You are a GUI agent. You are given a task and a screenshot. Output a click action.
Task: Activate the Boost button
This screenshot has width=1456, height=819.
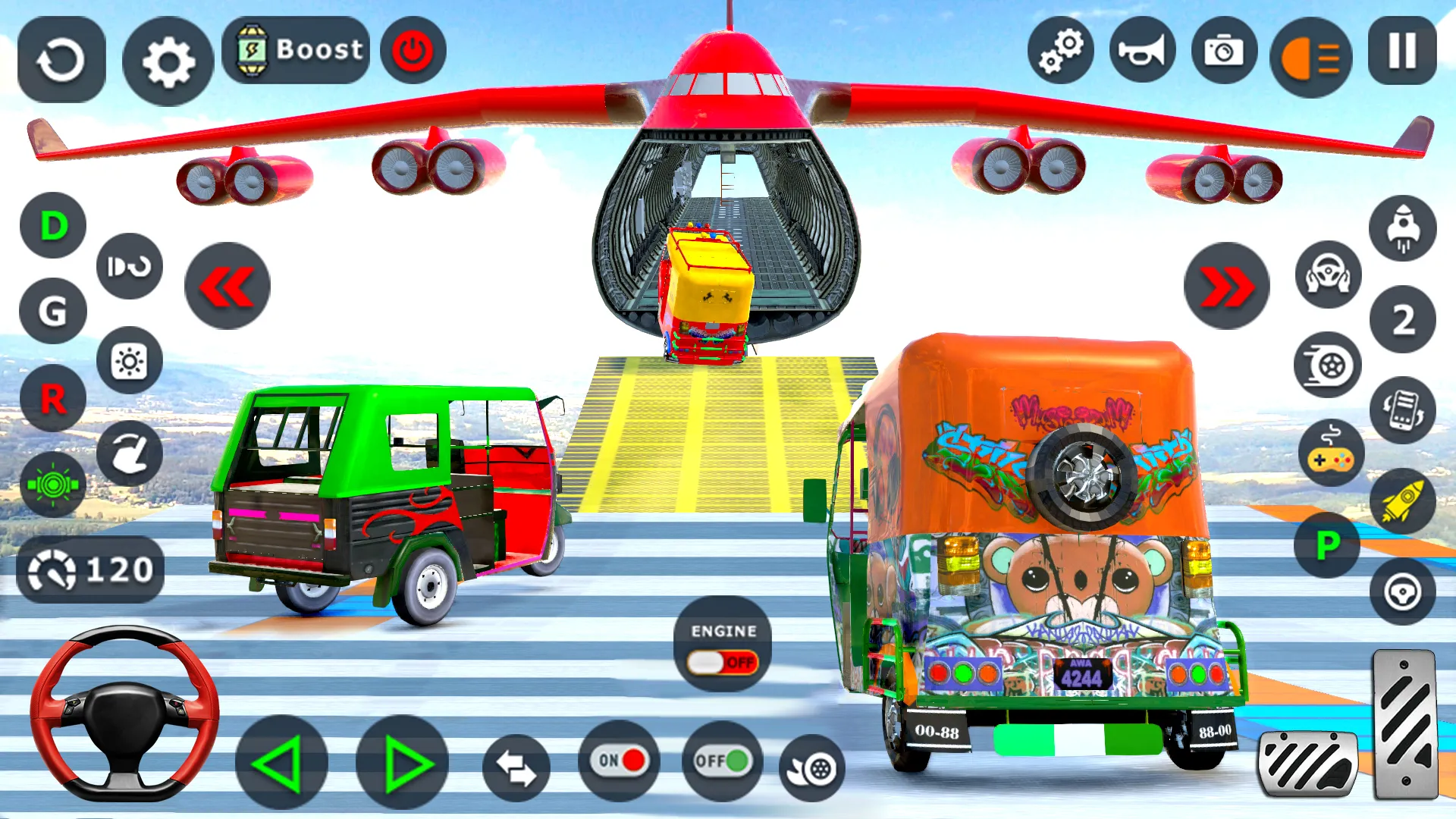pos(296,50)
